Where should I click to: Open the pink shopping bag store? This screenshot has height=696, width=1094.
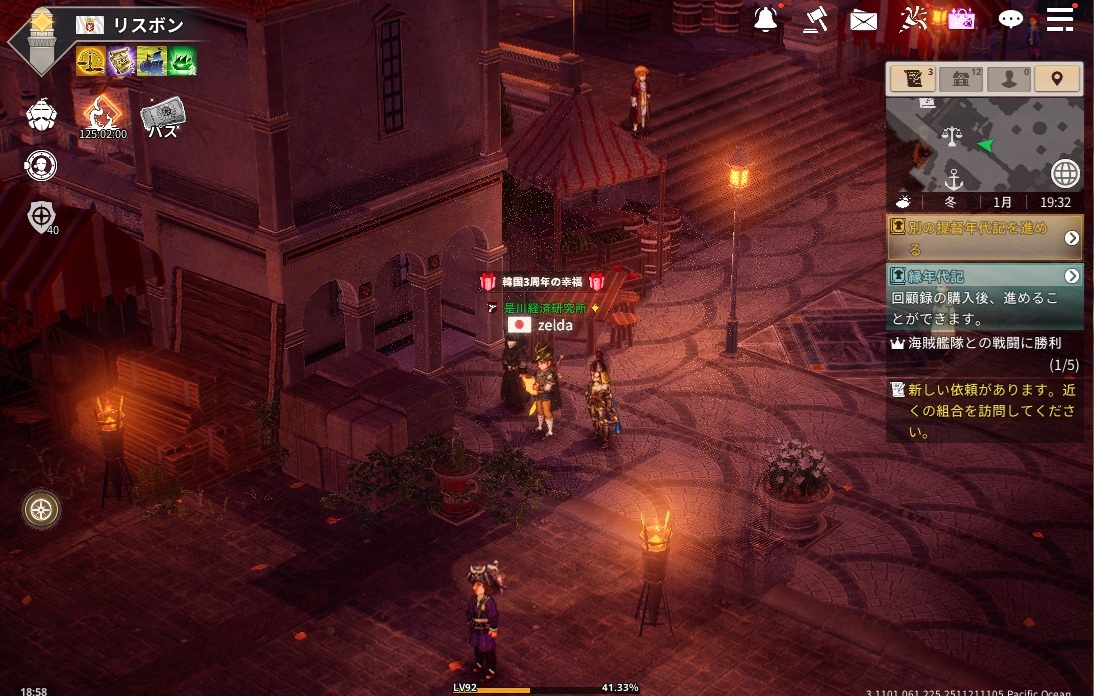coord(961,18)
